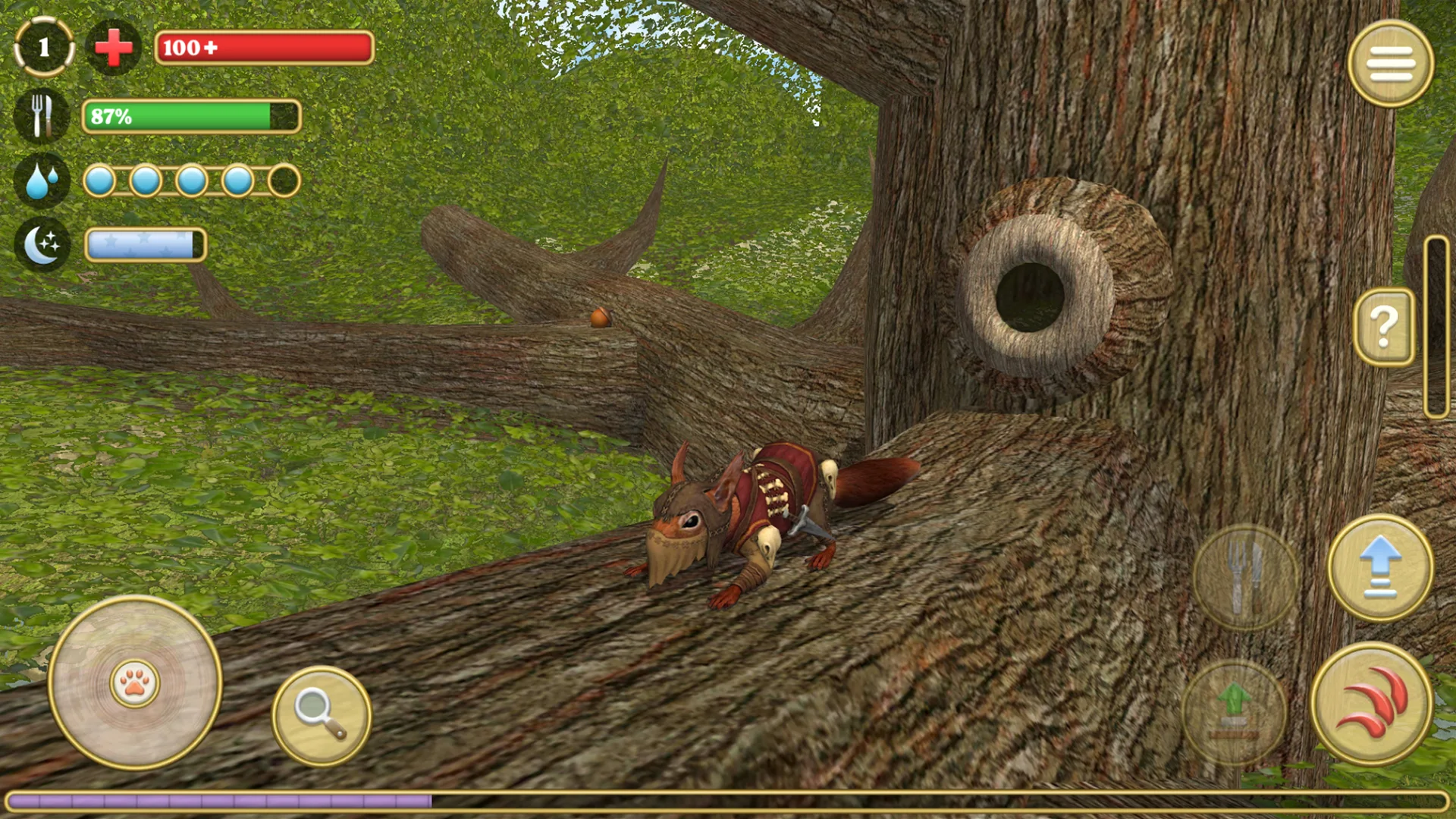The width and height of the screenshot is (1456, 819).
Task: Tap the red health bar showing 100+
Action: [264, 49]
